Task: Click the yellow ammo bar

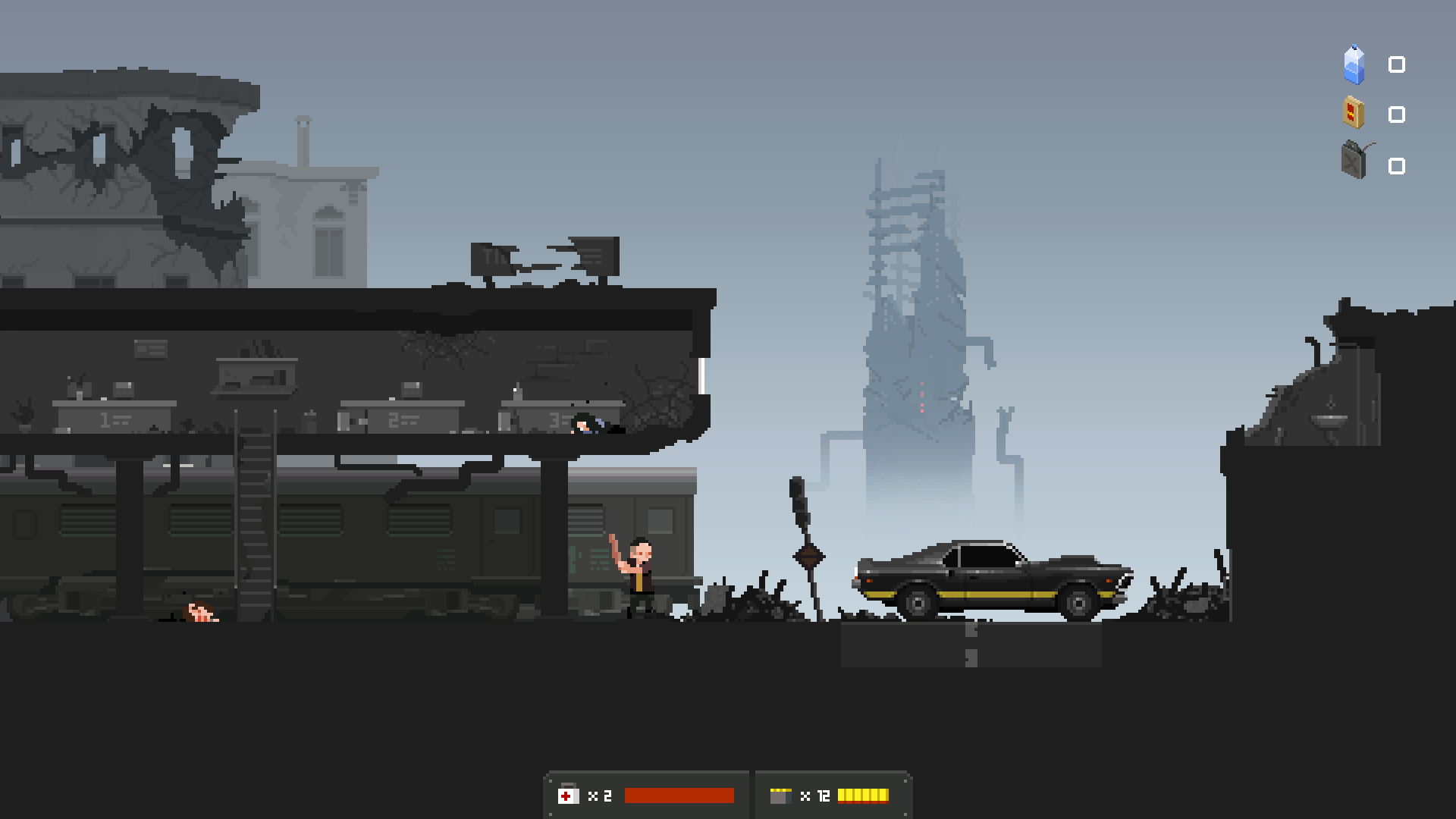Action: point(864,795)
